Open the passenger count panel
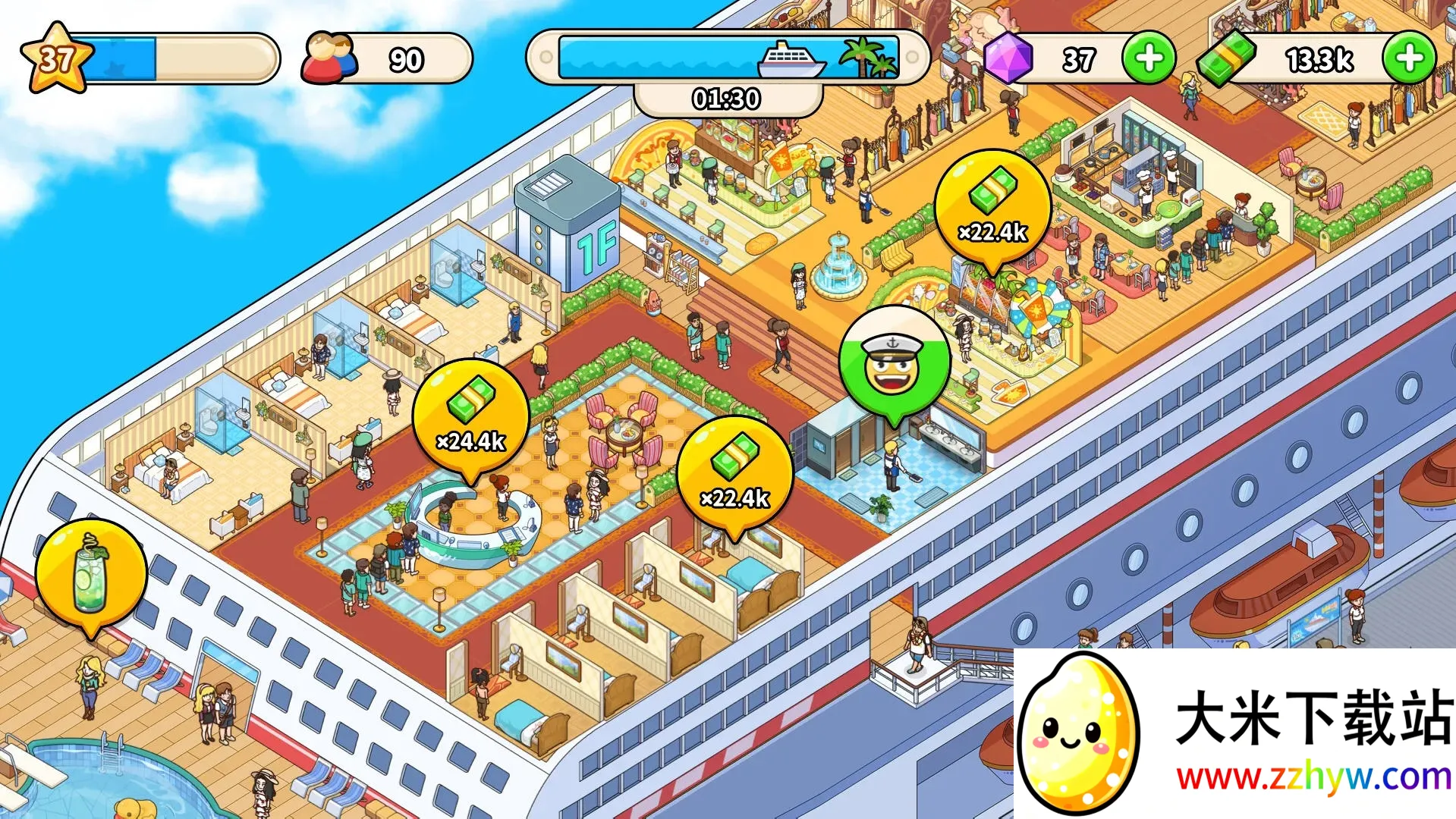The height and width of the screenshot is (819, 1456). (387, 59)
